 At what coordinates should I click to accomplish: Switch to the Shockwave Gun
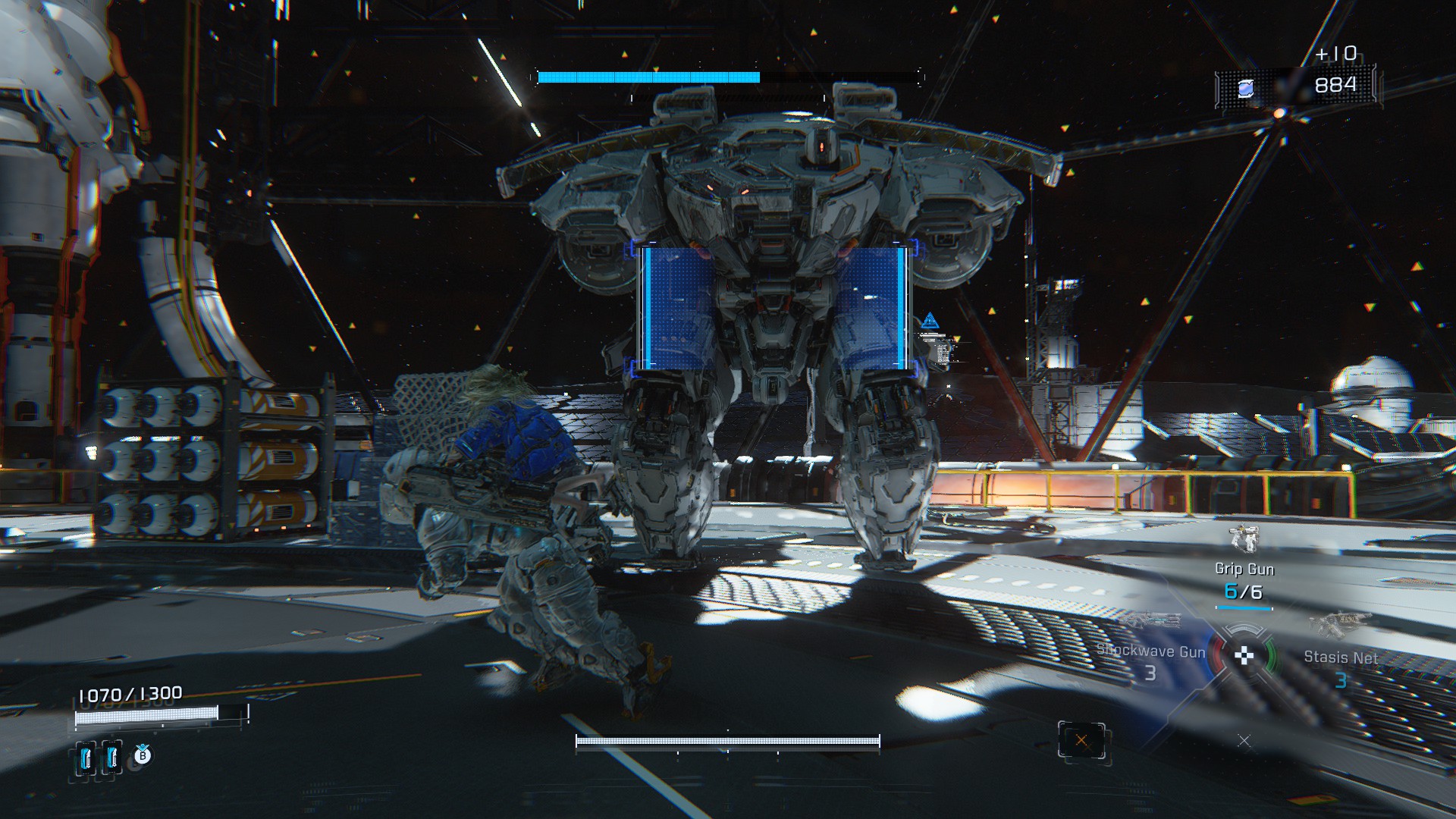[1150, 652]
